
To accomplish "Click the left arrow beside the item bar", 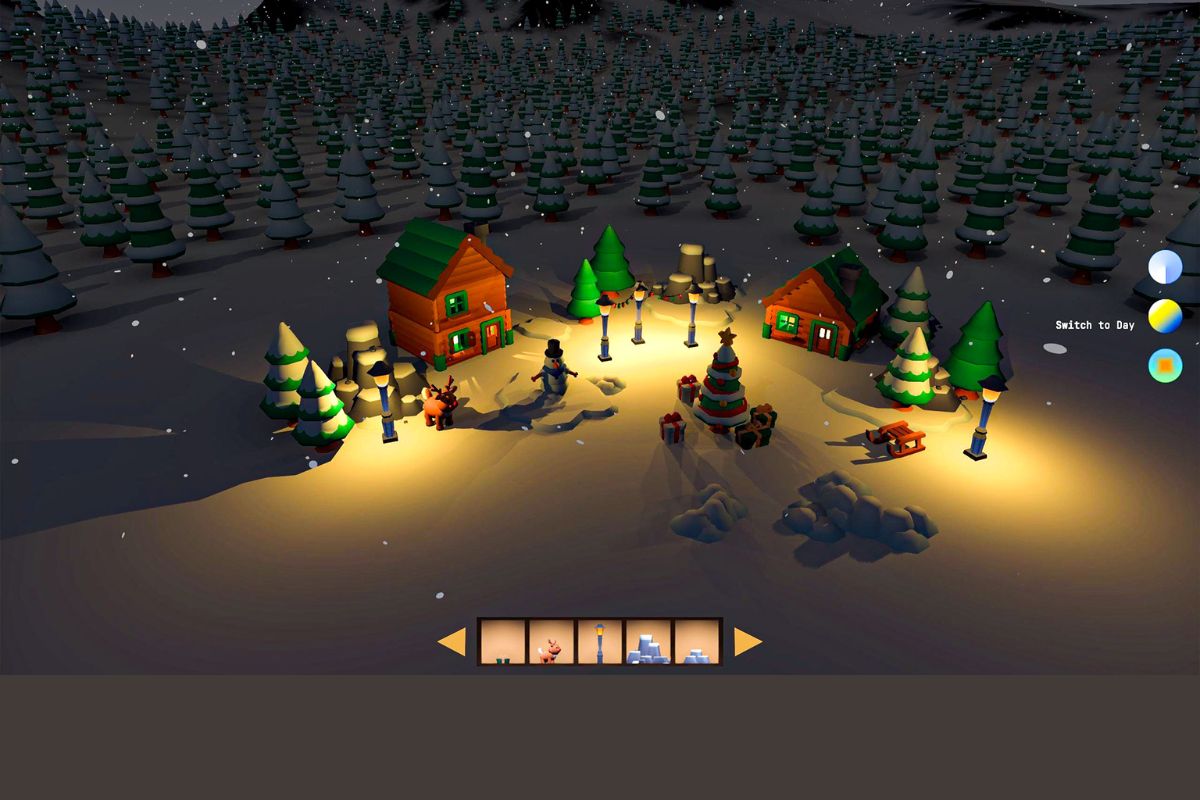I will (452, 642).
